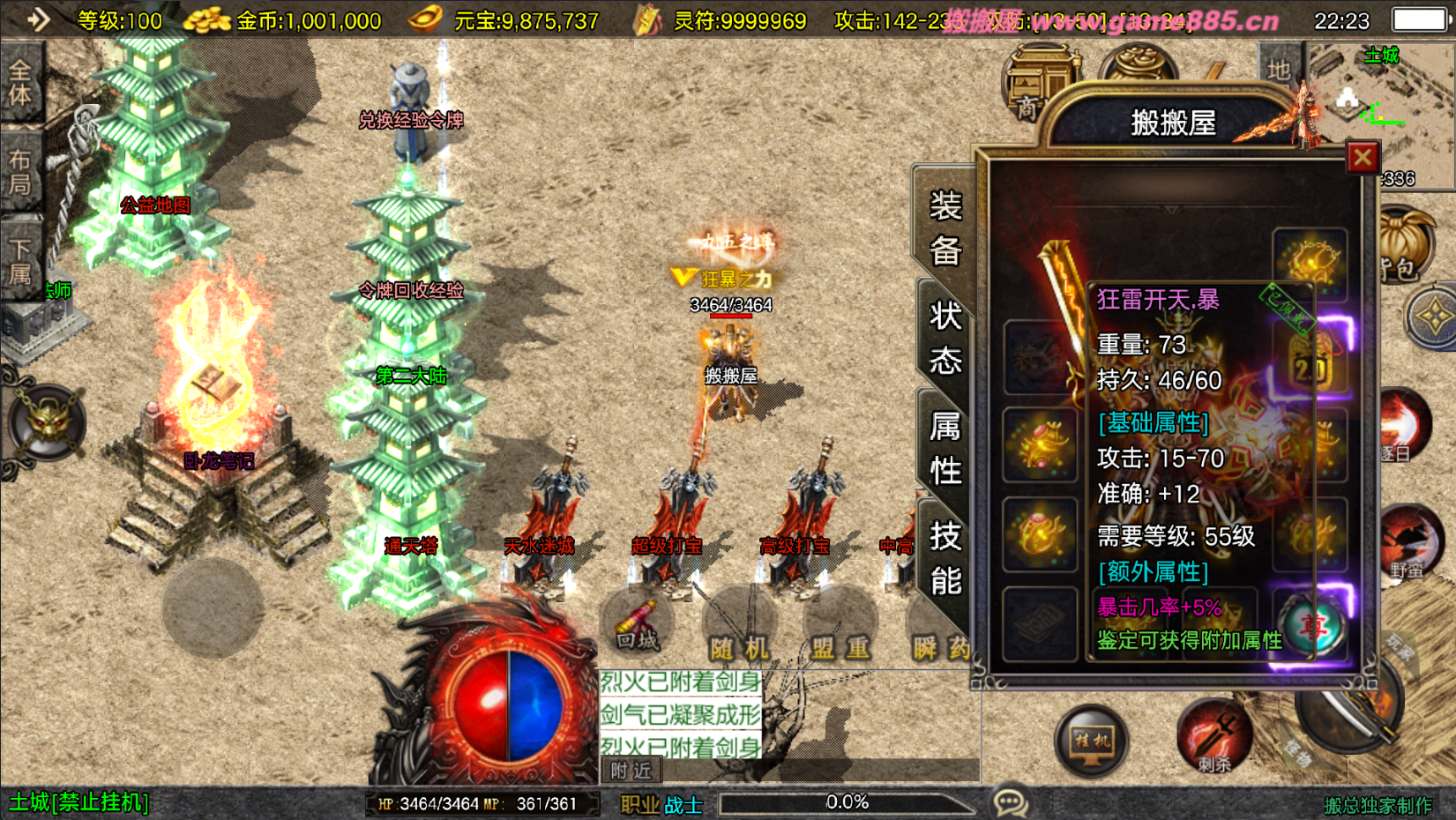Image resolution: width=1456 pixels, height=820 pixels.
Task: Open the 背包 bag icon
Action: click(x=1402, y=247)
